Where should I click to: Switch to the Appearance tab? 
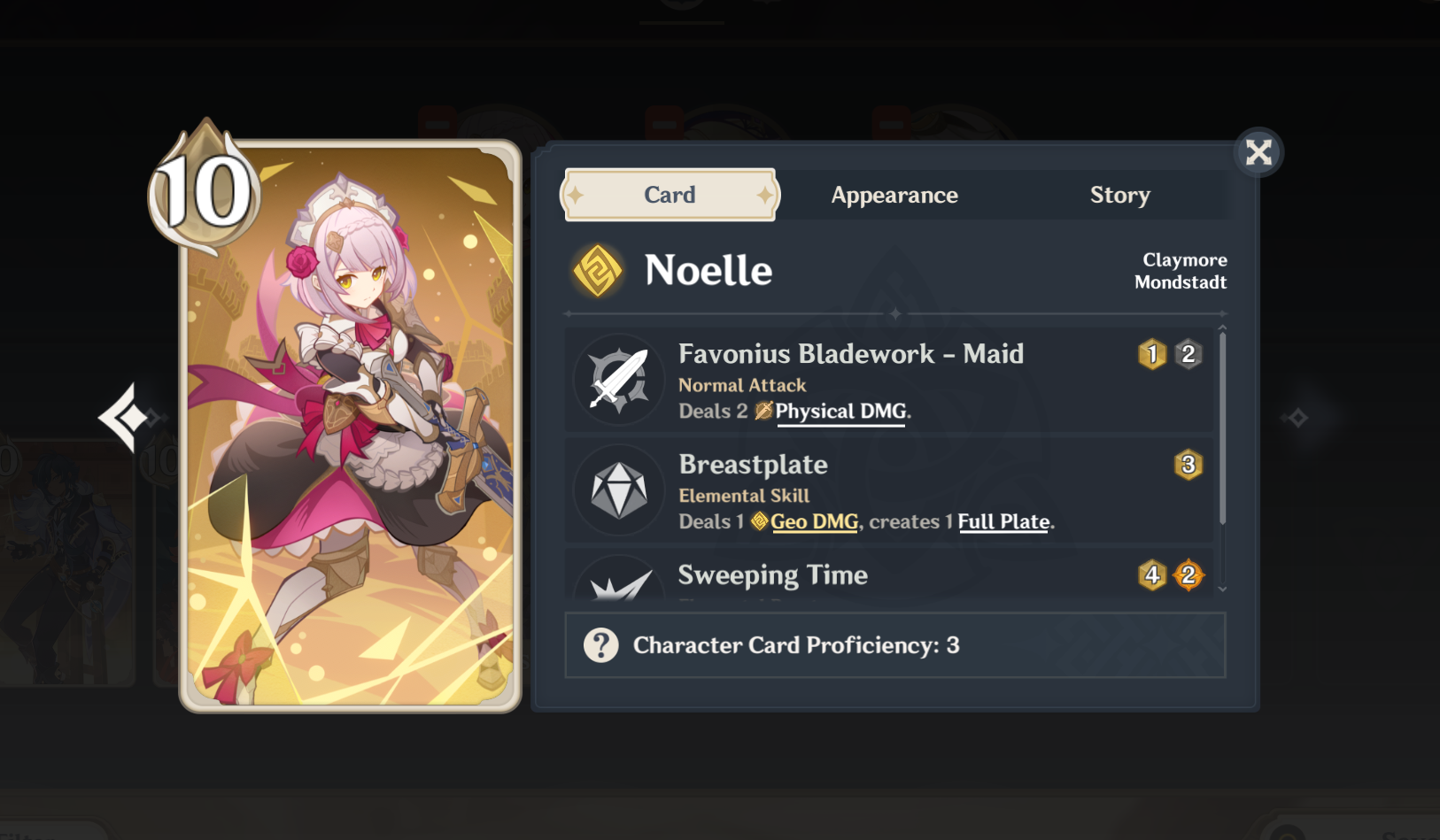coord(894,195)
